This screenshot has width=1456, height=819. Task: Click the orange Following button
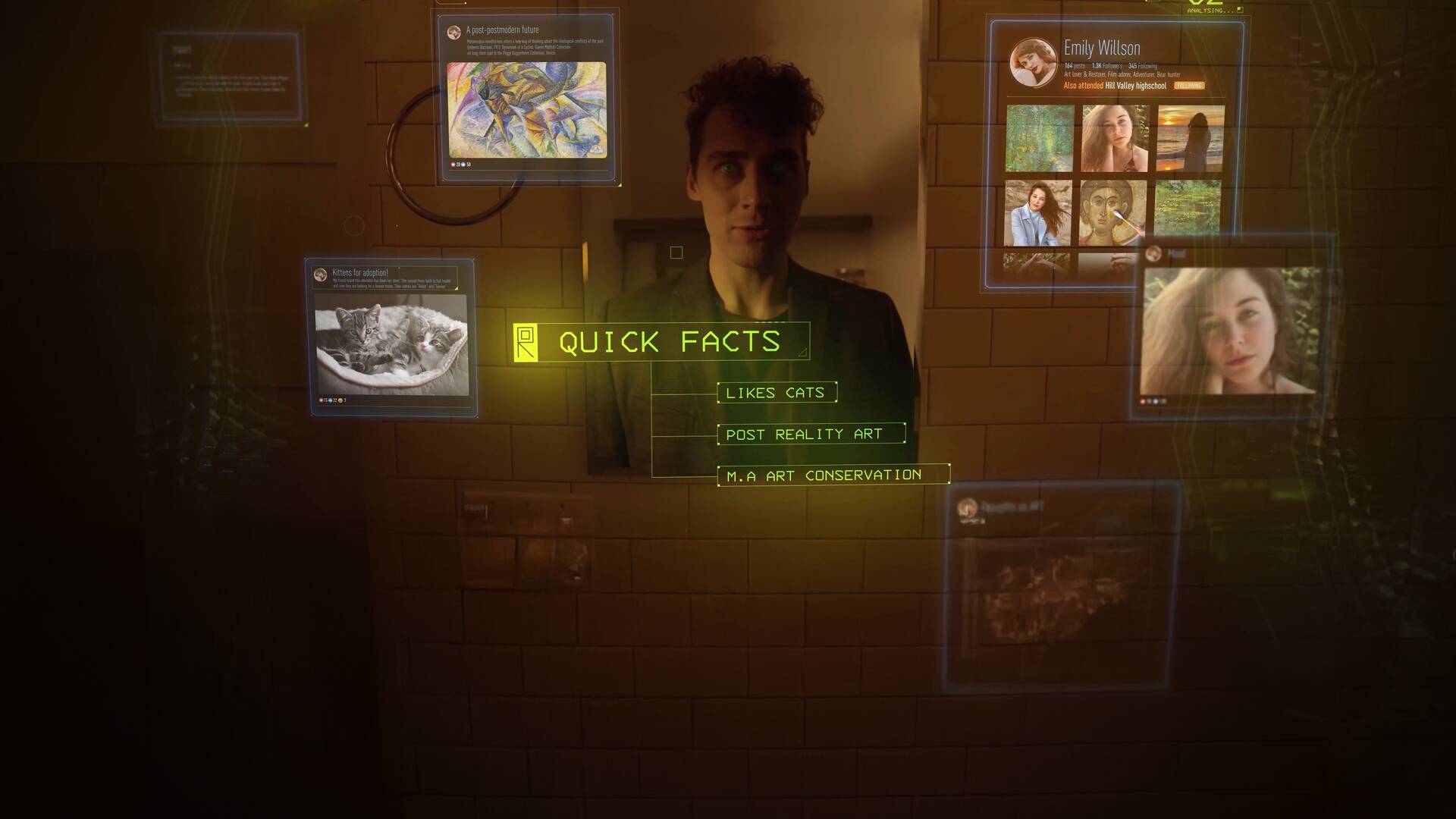tap(1188, 86)
